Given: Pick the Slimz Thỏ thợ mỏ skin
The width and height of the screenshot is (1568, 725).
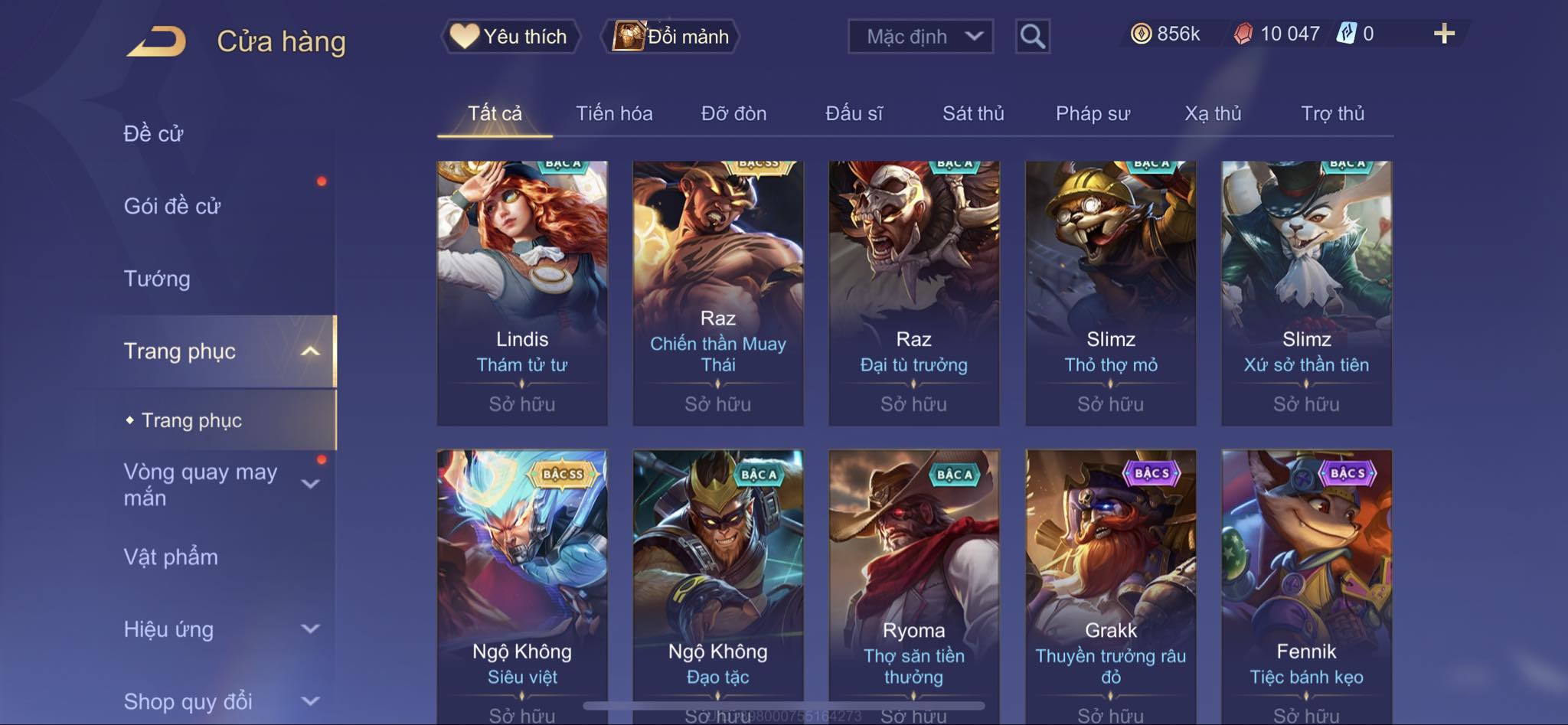Looking at the screenshot, I should coord(1110,292).
